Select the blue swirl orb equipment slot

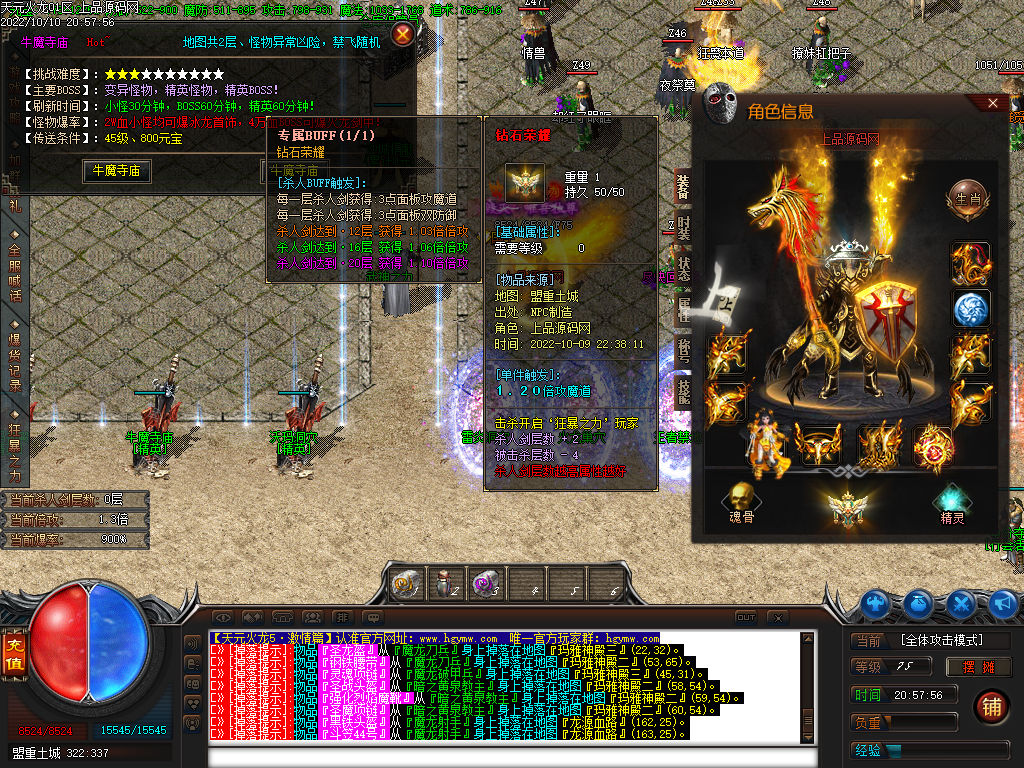[970, 309]
